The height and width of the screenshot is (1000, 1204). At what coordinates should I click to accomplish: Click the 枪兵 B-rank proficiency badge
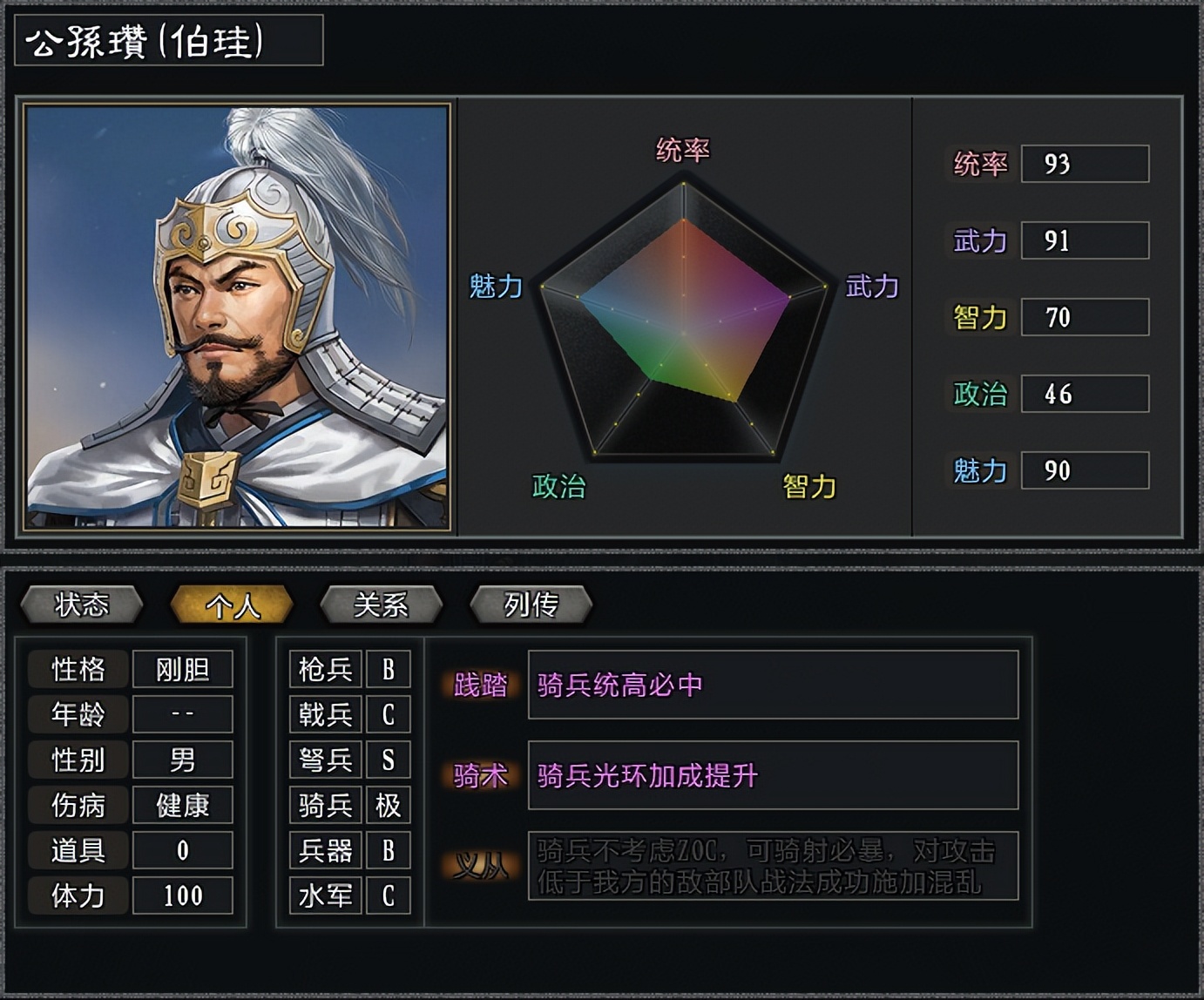coord(389,670)
